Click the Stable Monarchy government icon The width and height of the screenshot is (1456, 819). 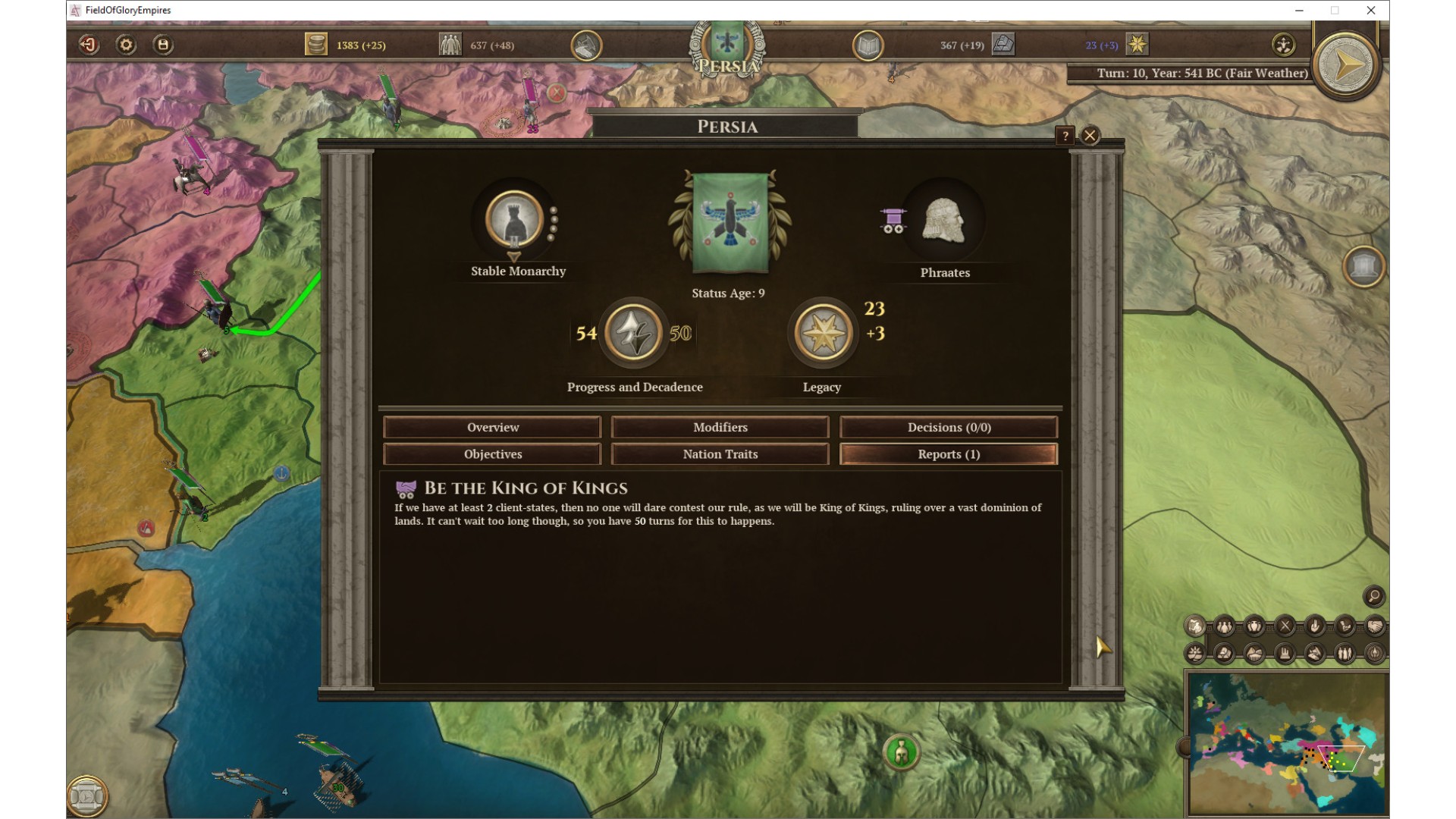(515, 221)
